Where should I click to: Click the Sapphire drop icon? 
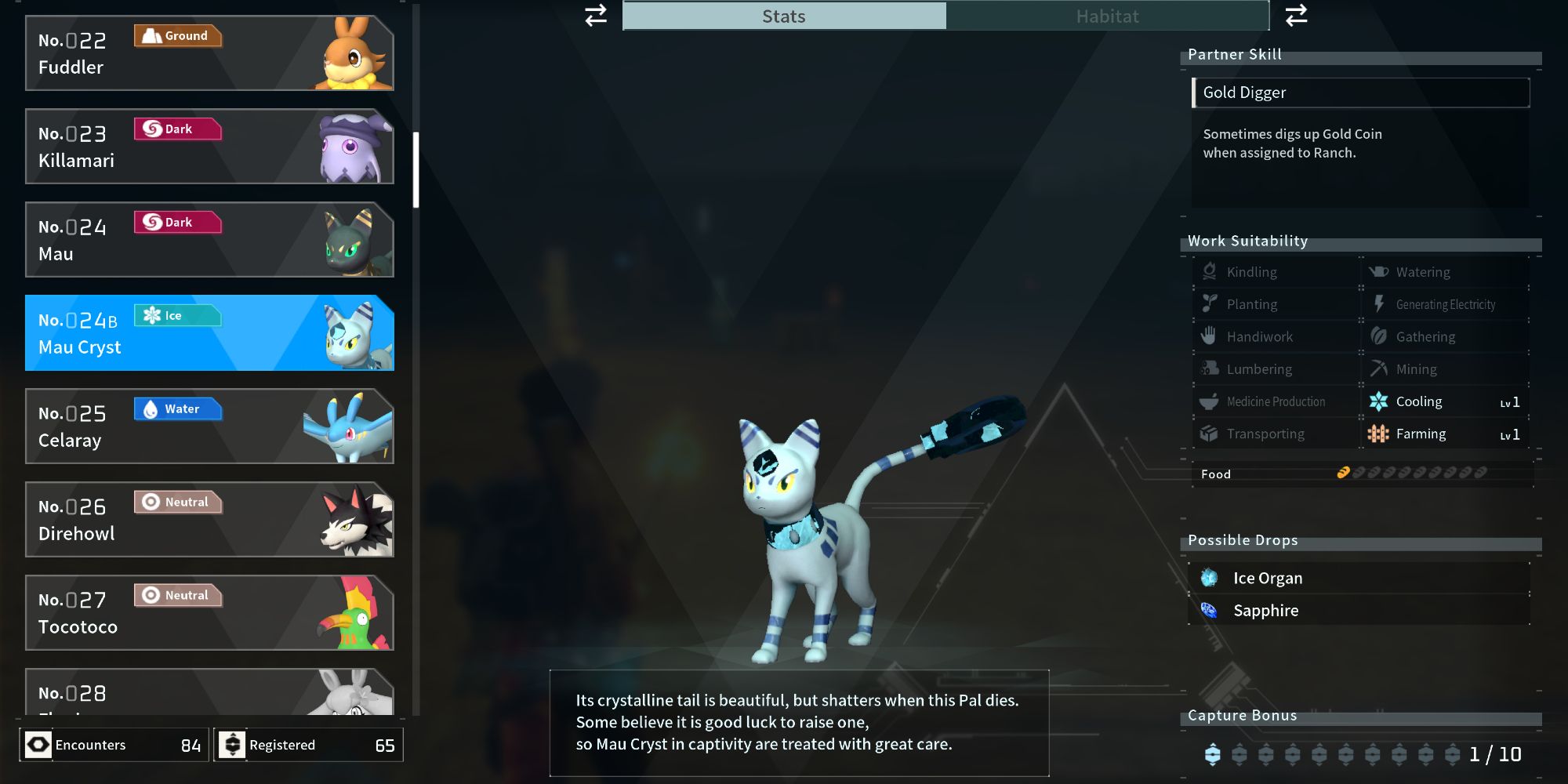point(1209,610)
